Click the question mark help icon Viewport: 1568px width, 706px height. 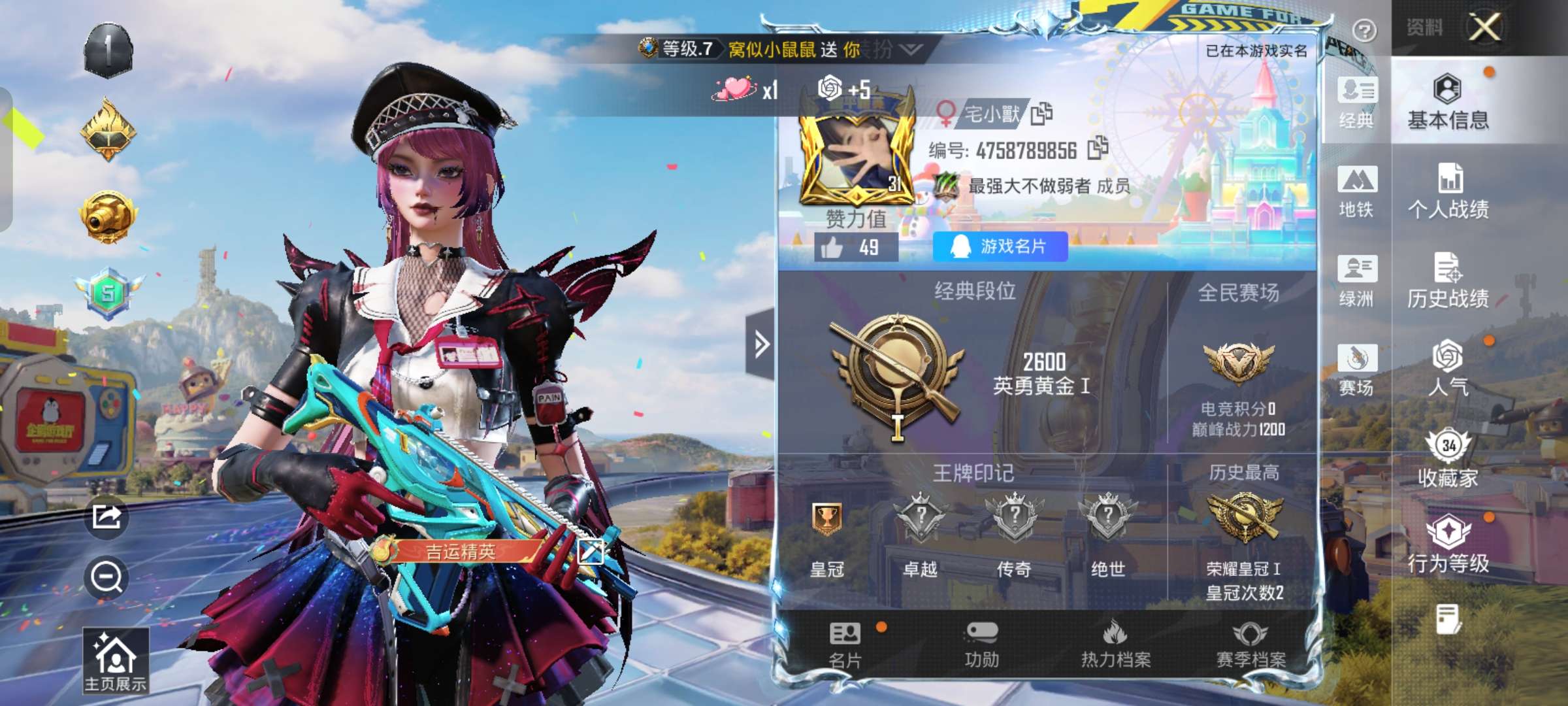[1364, 30]
